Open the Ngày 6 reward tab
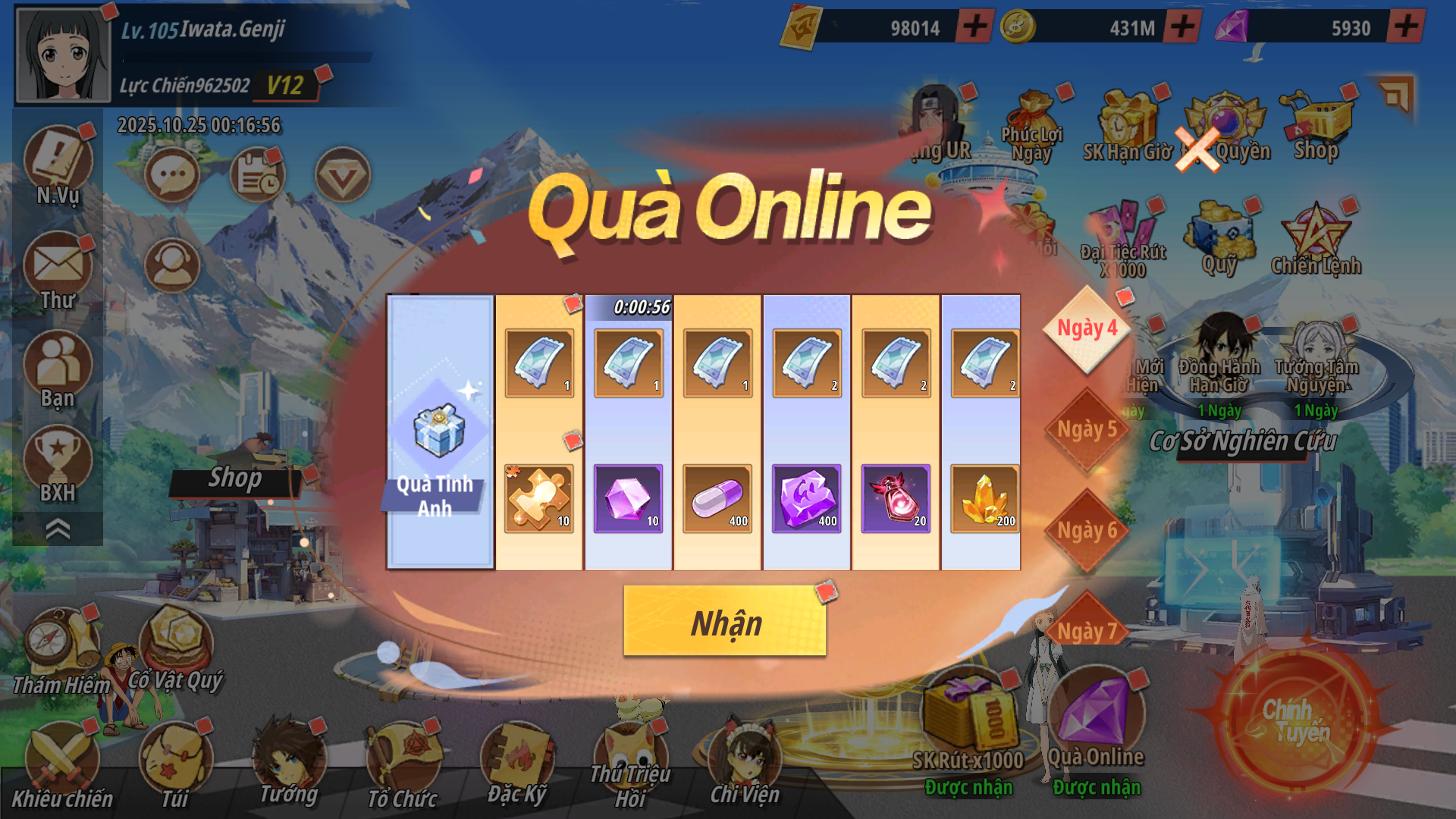1456x819 pixels. (1087, 531)
